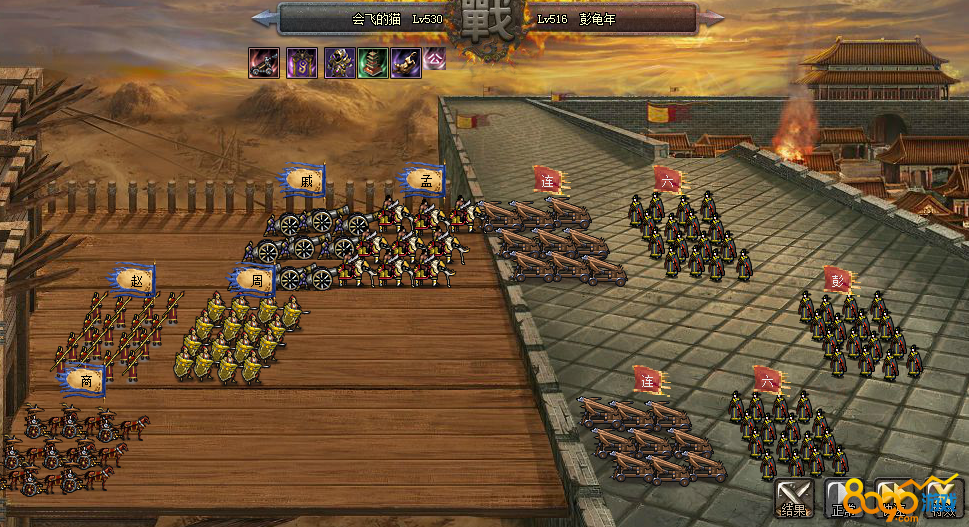Open the golden lamp buff icon
969x527 pixels.
[x=406, y=62]
